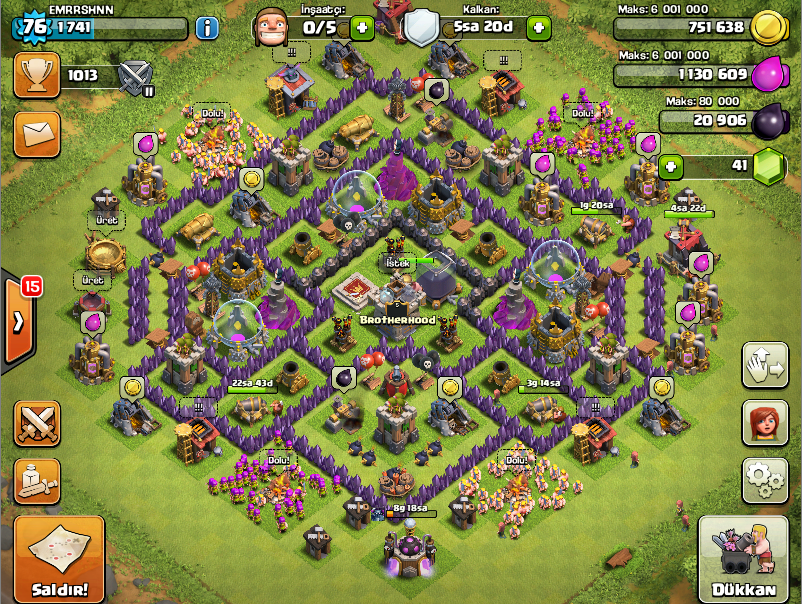
Task: Open the trophy leaderboard button
Action: [37, 75]
